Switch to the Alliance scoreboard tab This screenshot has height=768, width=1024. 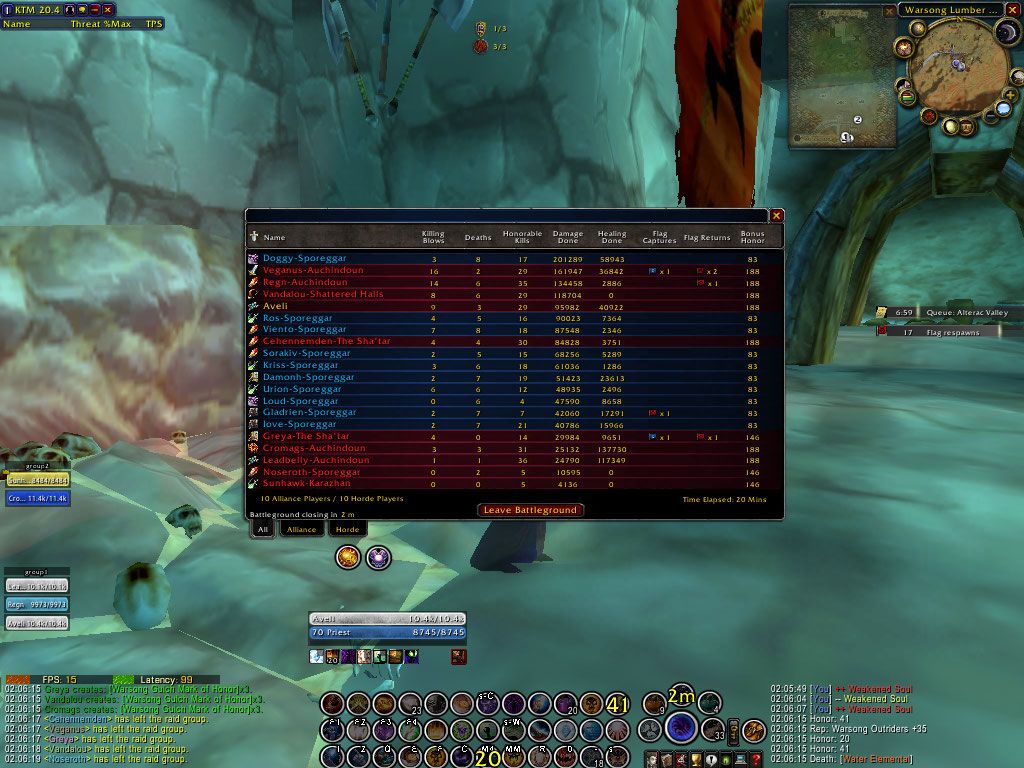(301, 529)
